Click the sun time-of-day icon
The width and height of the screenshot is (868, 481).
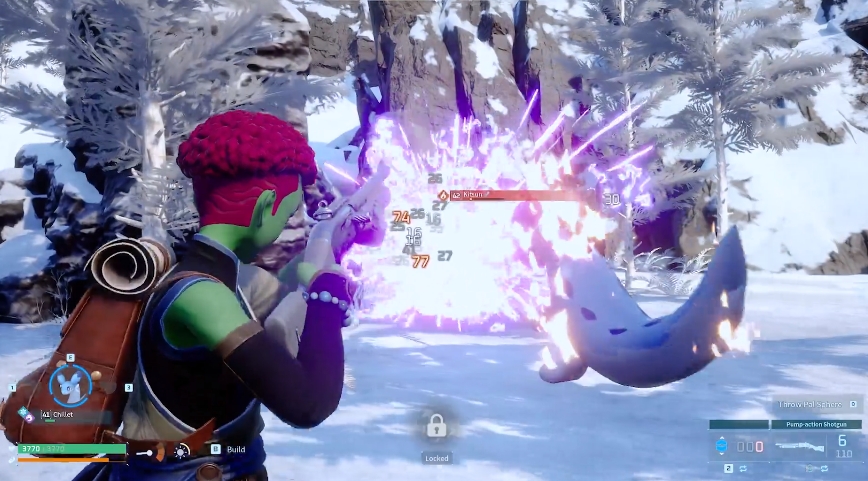tap(182, 451)
